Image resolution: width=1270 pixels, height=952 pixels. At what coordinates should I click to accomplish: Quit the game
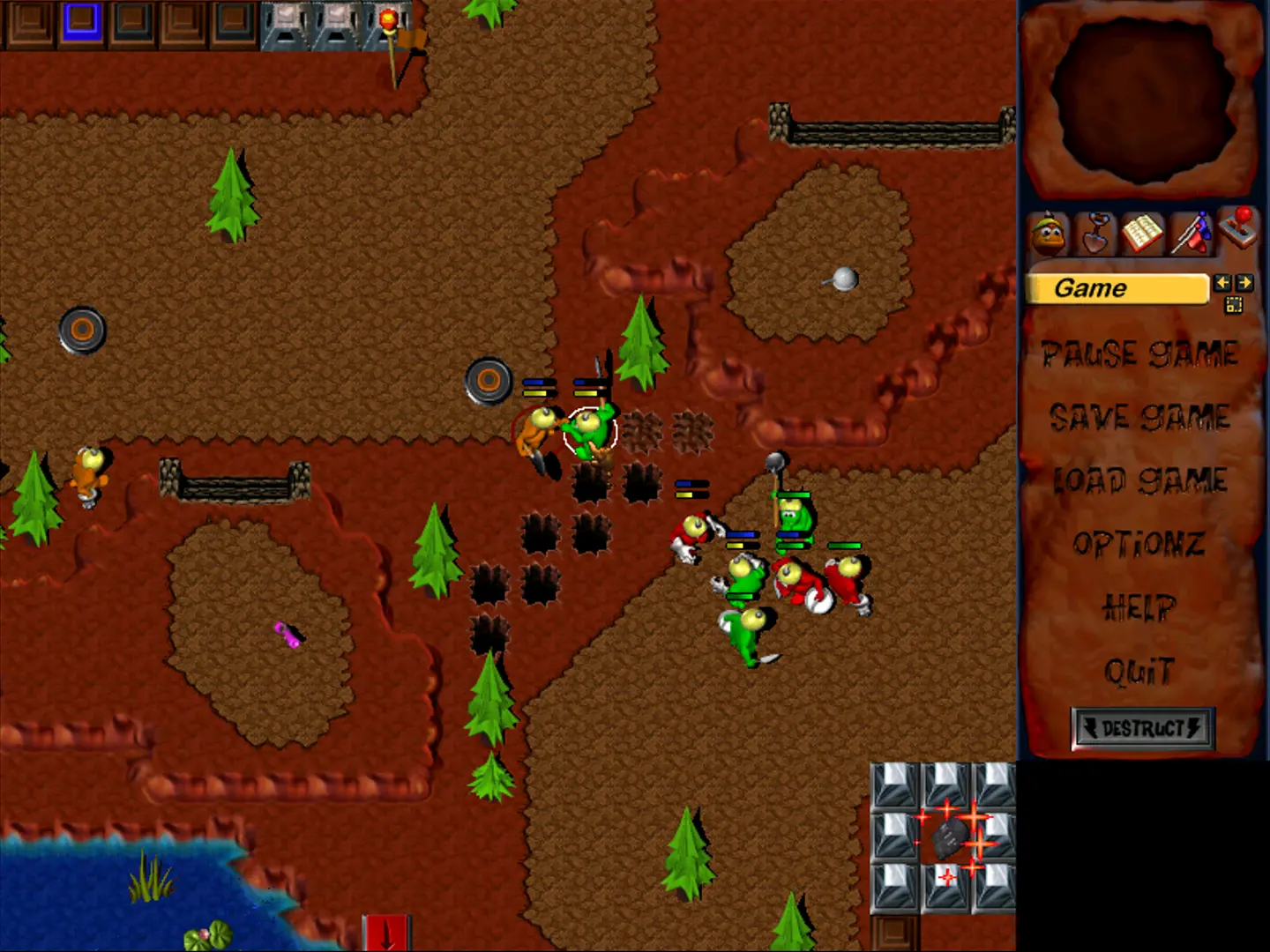click(1139, 672)
